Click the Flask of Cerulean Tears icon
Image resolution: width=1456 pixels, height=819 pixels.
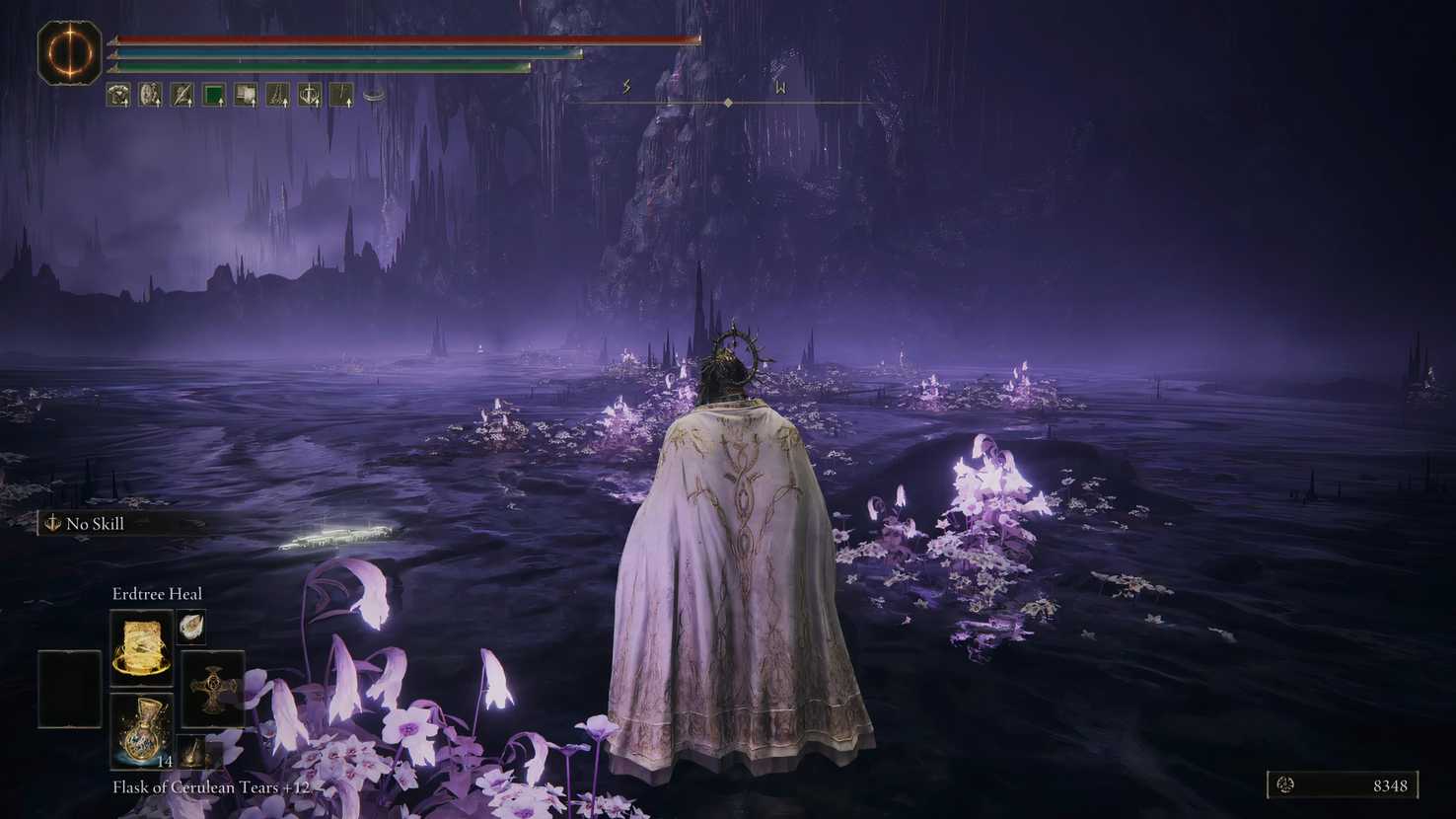point(141,732)
